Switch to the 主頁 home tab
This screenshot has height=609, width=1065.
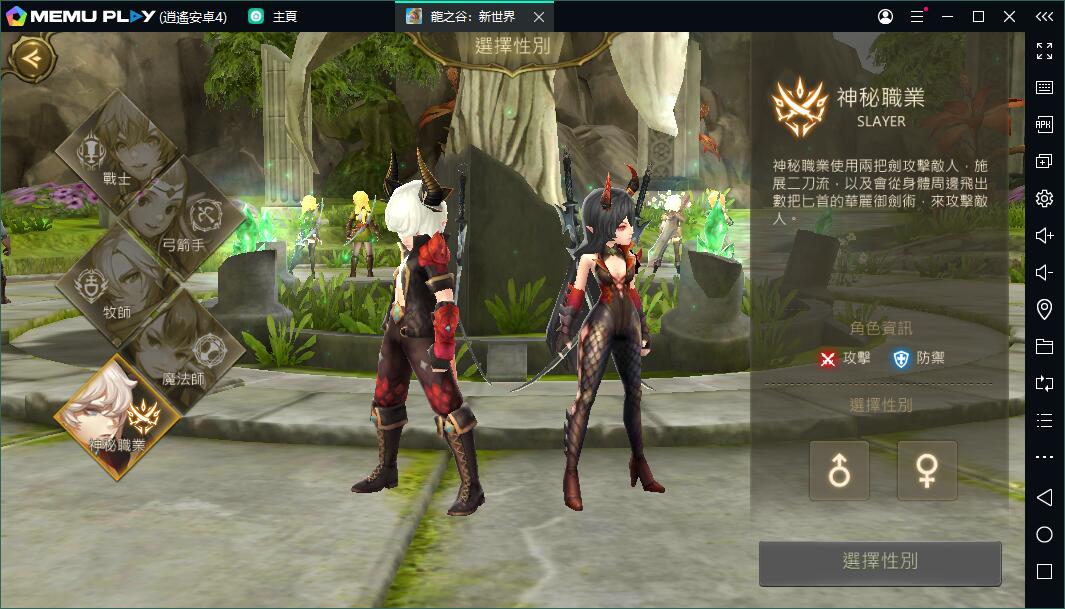coord(274,17)
